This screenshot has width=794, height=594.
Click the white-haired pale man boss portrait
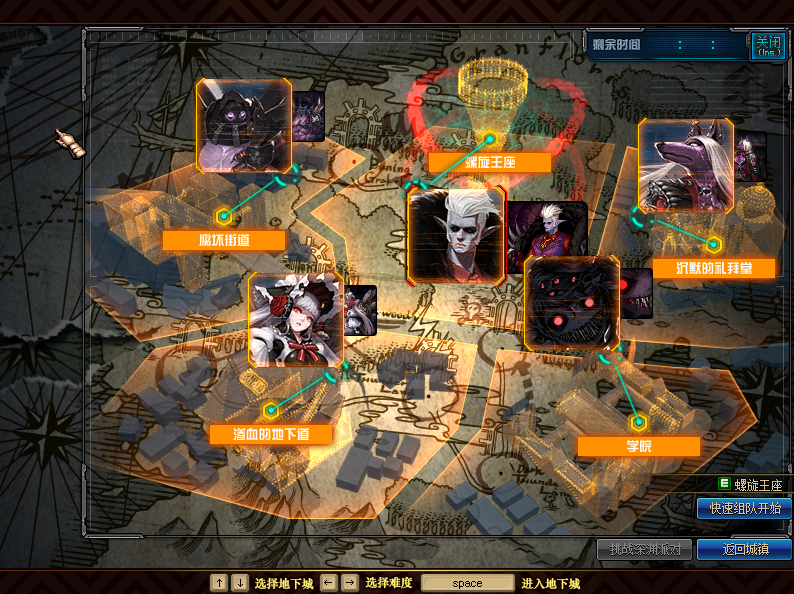456,235
